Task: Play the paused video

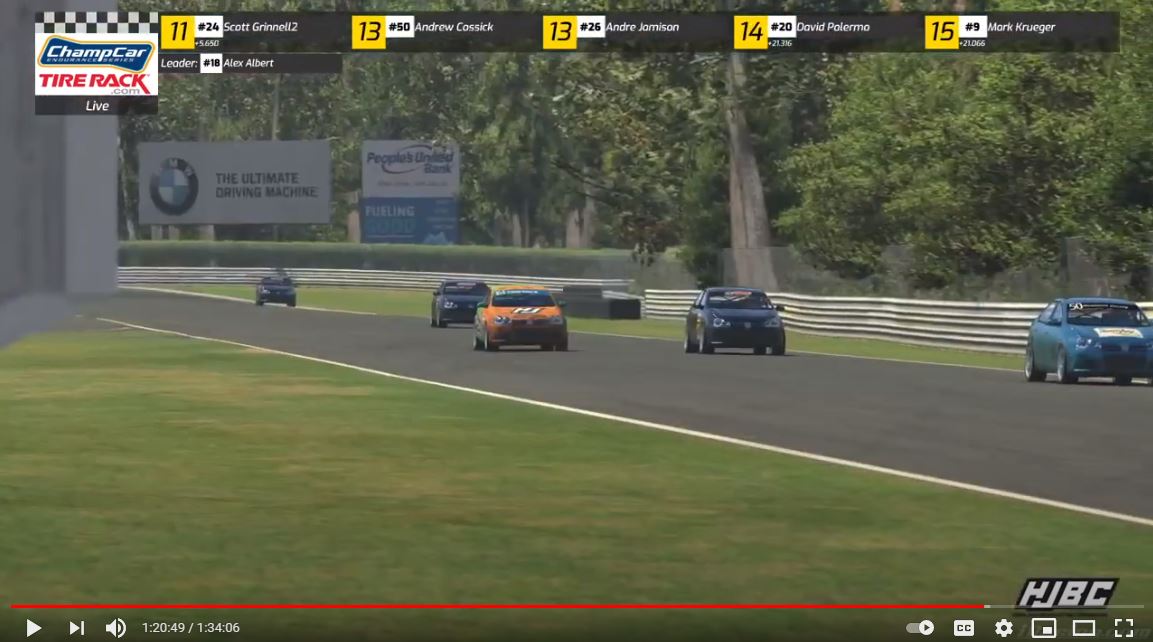Action: click(33, 628)
